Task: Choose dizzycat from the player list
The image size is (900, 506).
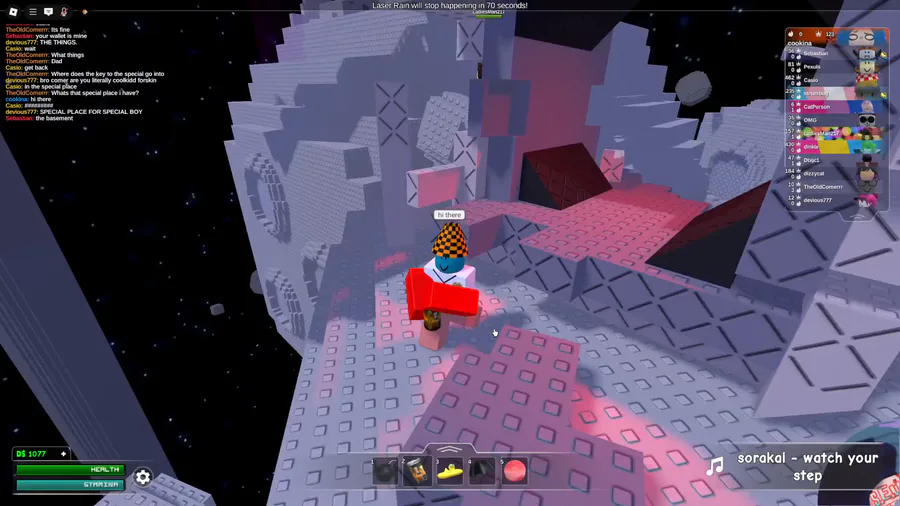Action: (816, 173)
